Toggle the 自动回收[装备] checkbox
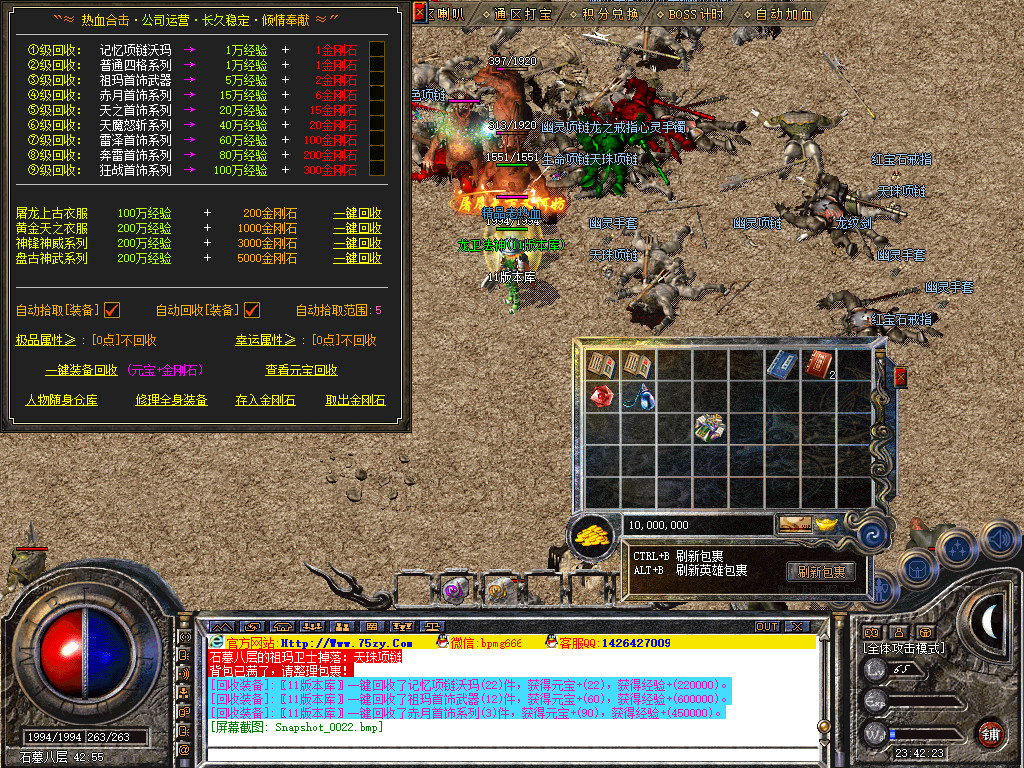 coord(252,310)
